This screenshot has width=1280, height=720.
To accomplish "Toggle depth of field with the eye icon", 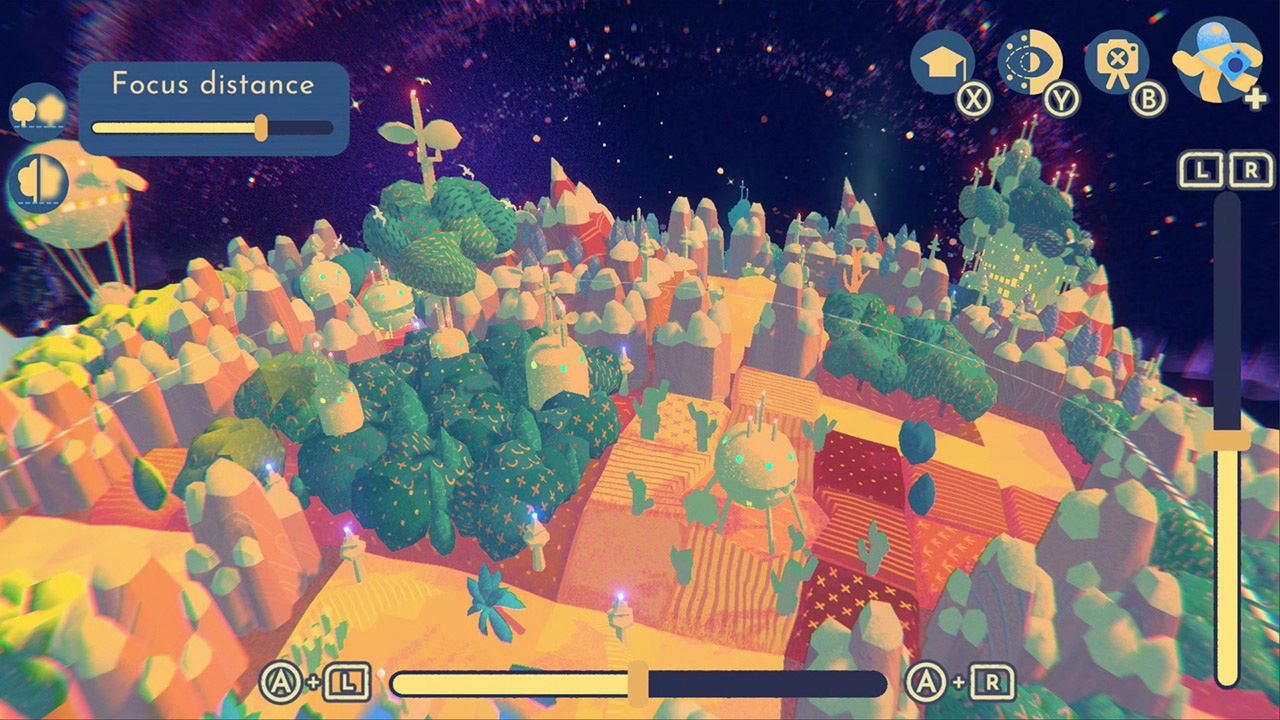I will [1030, 60].
